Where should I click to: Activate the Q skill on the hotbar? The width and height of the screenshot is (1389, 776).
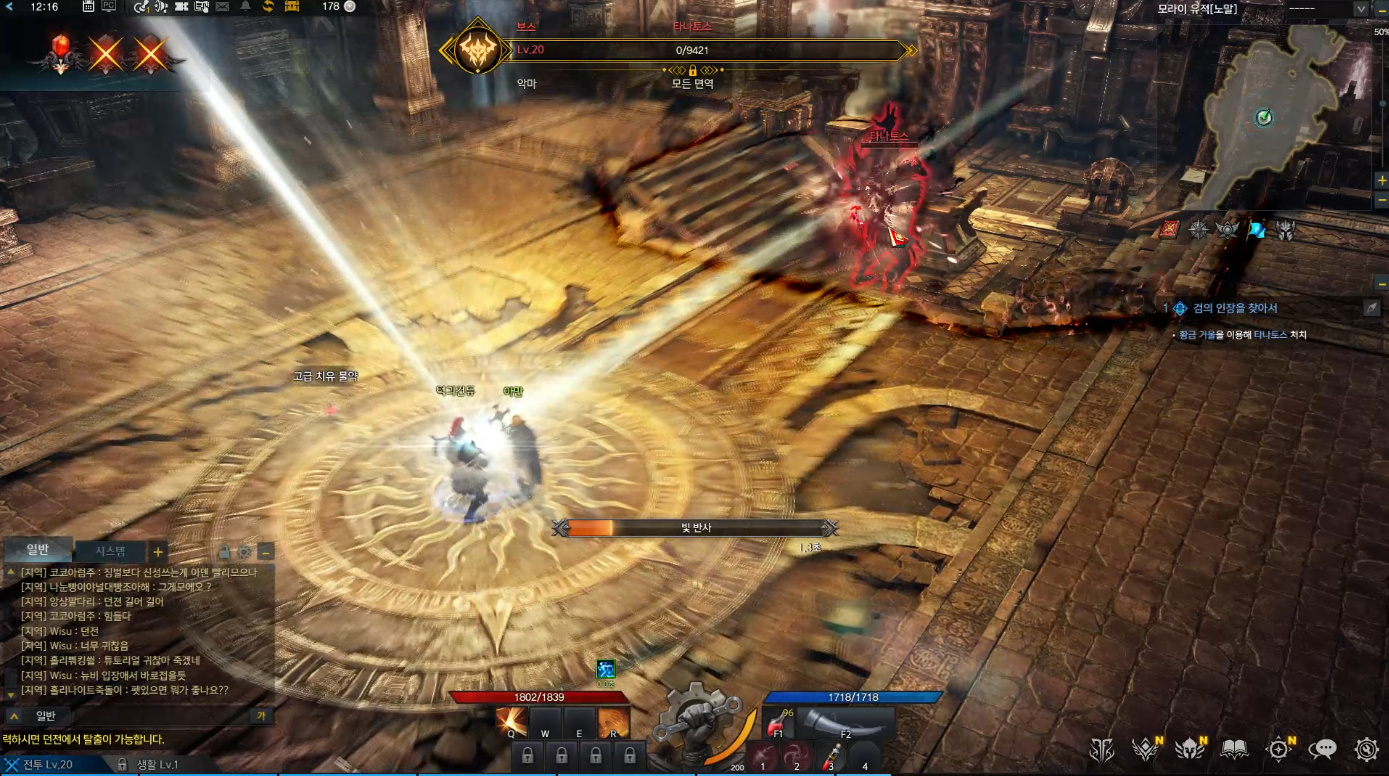click(x=512, y=722)
